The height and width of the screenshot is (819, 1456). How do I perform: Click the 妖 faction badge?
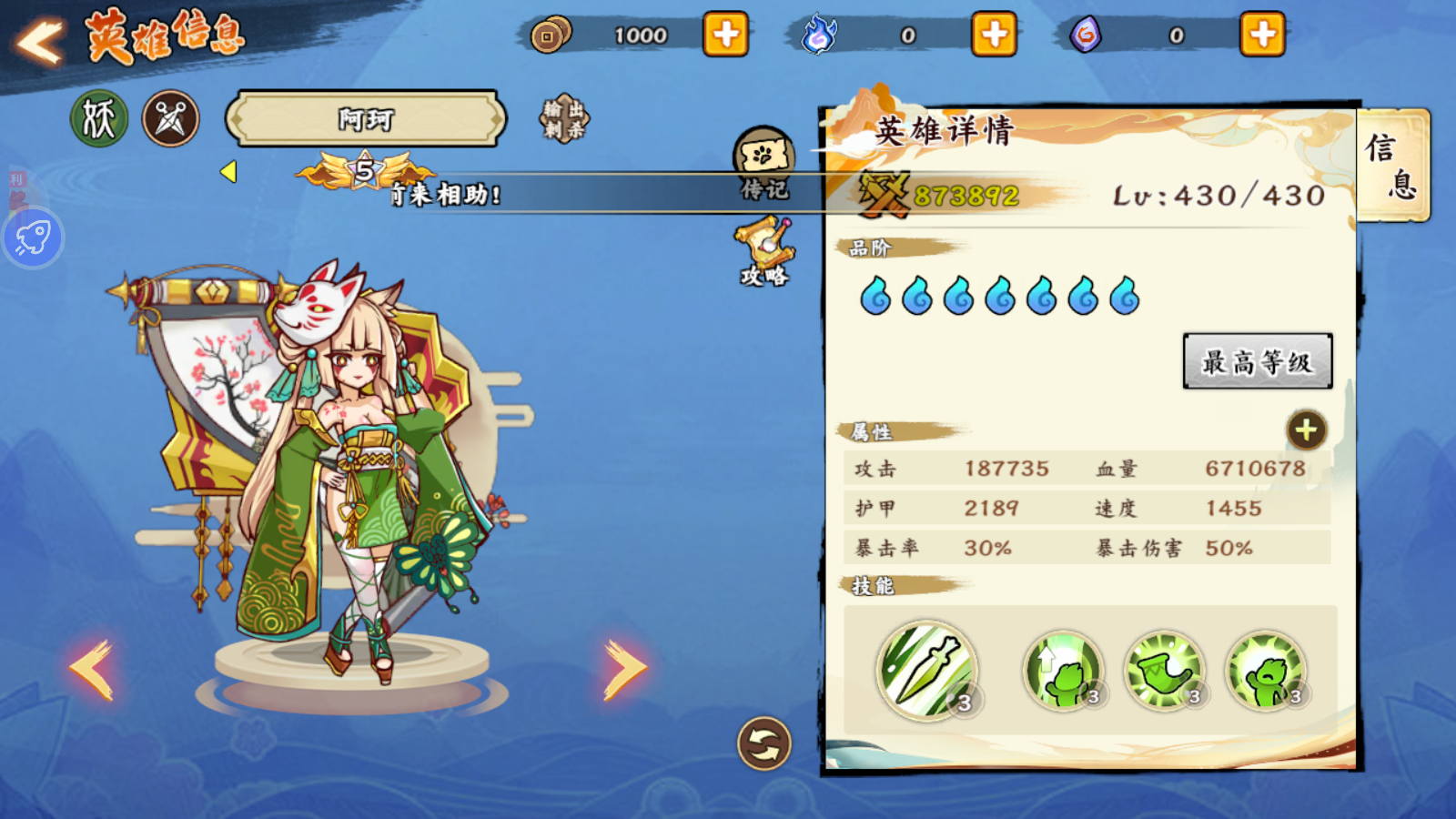99,118
